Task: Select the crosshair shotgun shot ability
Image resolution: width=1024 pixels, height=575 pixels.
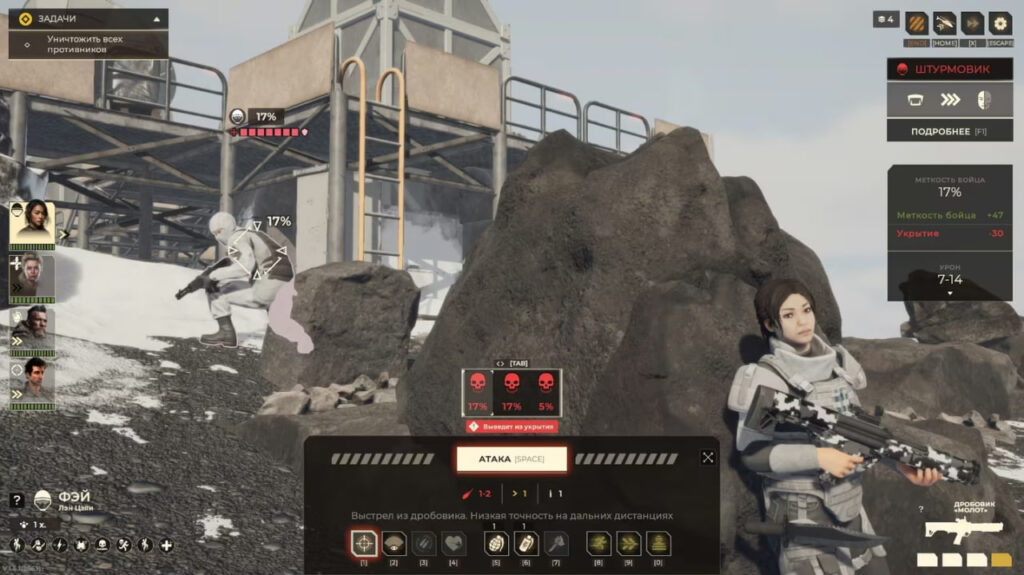Action: click(364, 544)
